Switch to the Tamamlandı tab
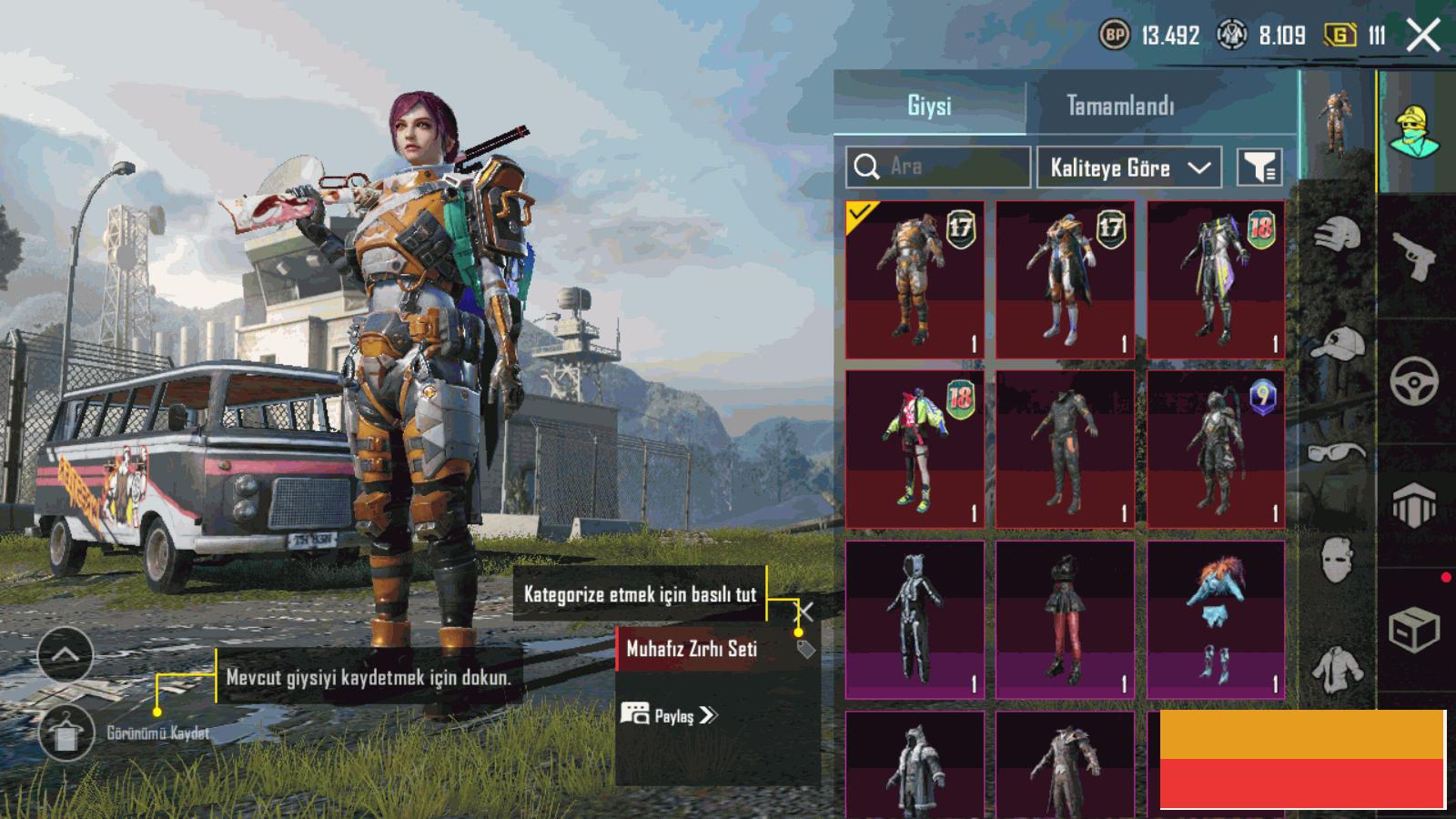 coord(1119,106)
